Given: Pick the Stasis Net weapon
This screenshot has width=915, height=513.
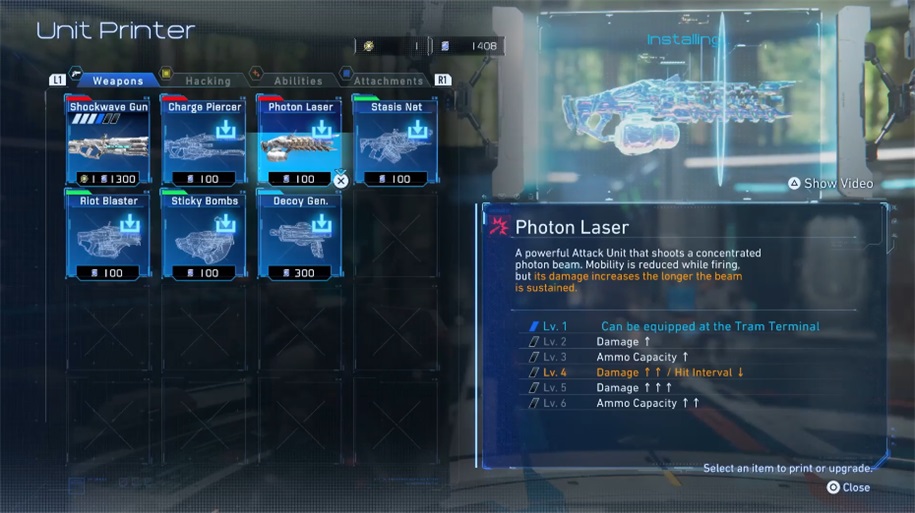Looking at the screenshot, I should pos(396,142).
